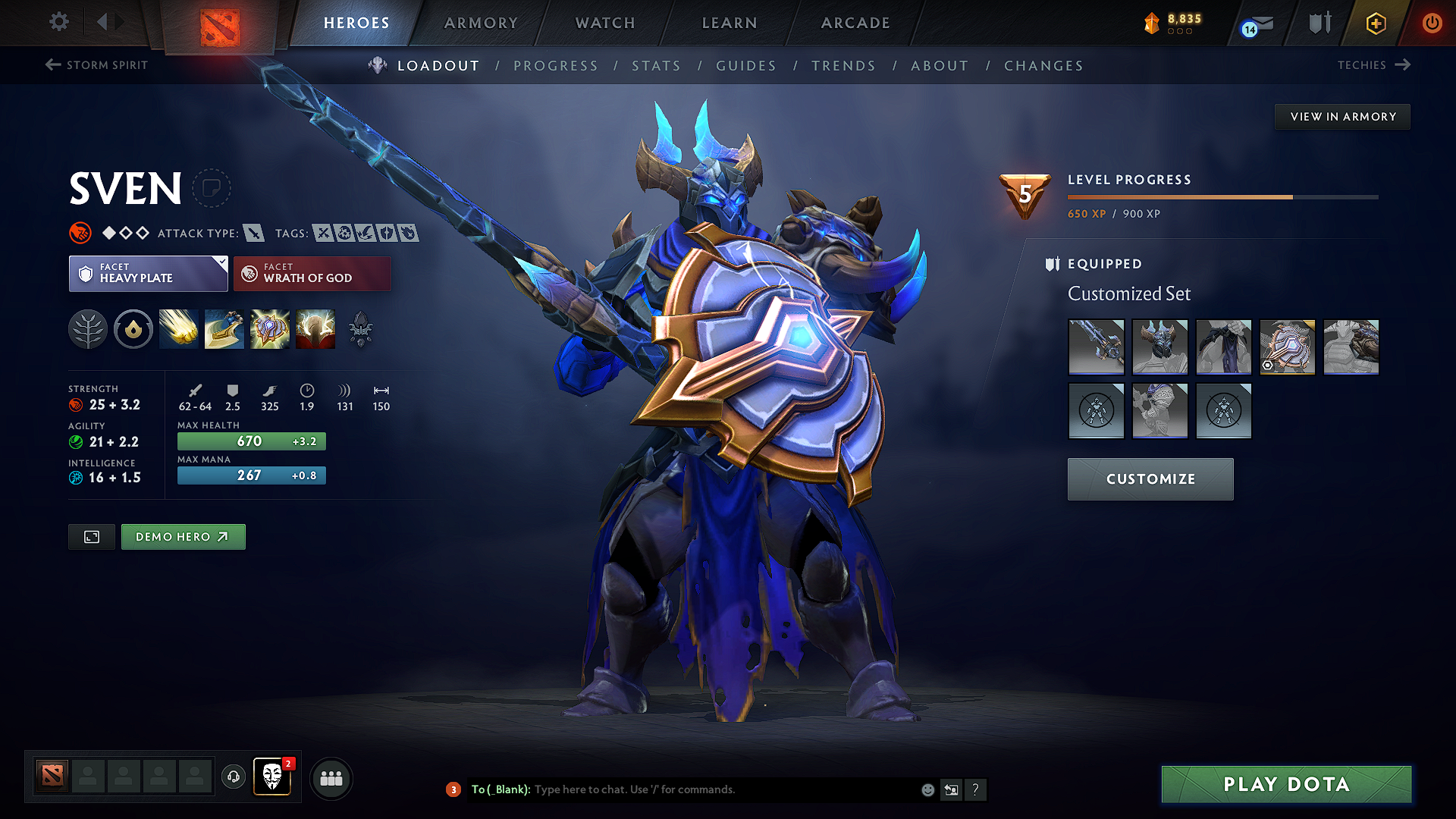Open Sven's talent tree icon
Screen dimensions: 1456x819
pyautogui.click(x=88, y=329)
